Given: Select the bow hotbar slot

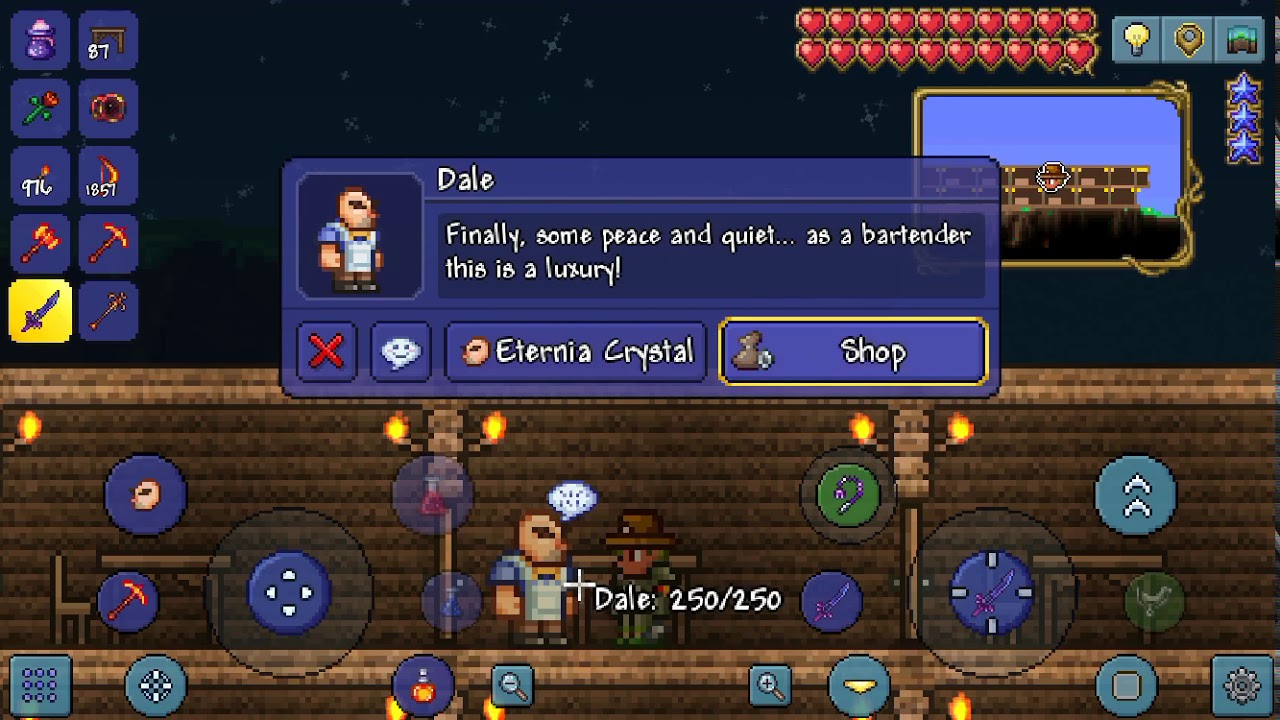Looking at the screenshot, I should 108,175.
